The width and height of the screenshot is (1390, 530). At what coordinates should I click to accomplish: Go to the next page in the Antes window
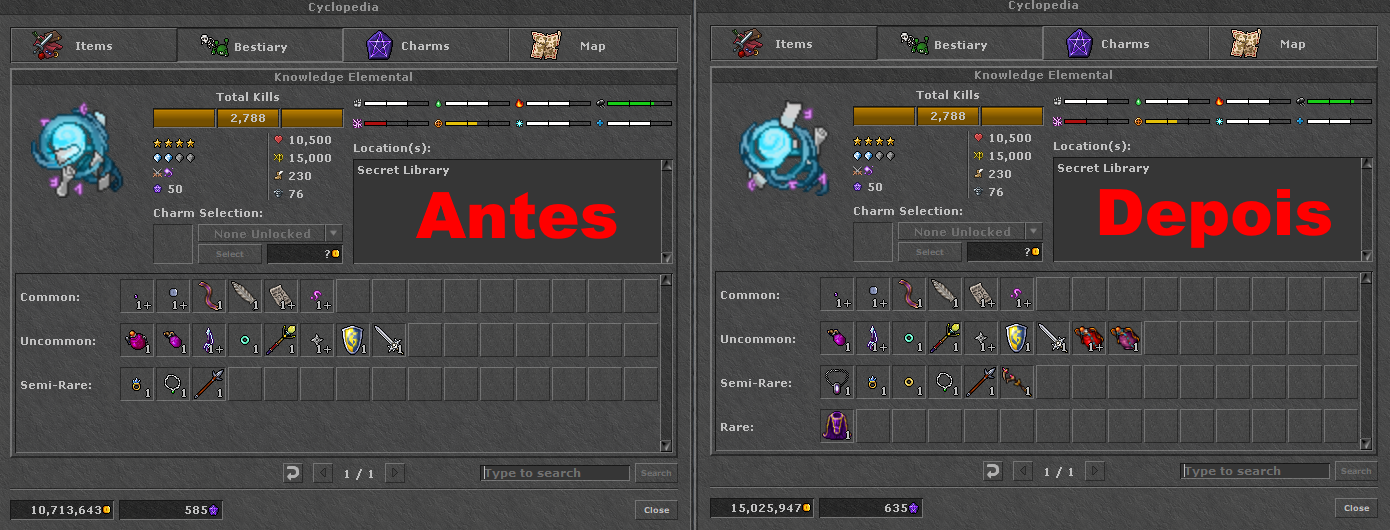click(x=395, y=473)
